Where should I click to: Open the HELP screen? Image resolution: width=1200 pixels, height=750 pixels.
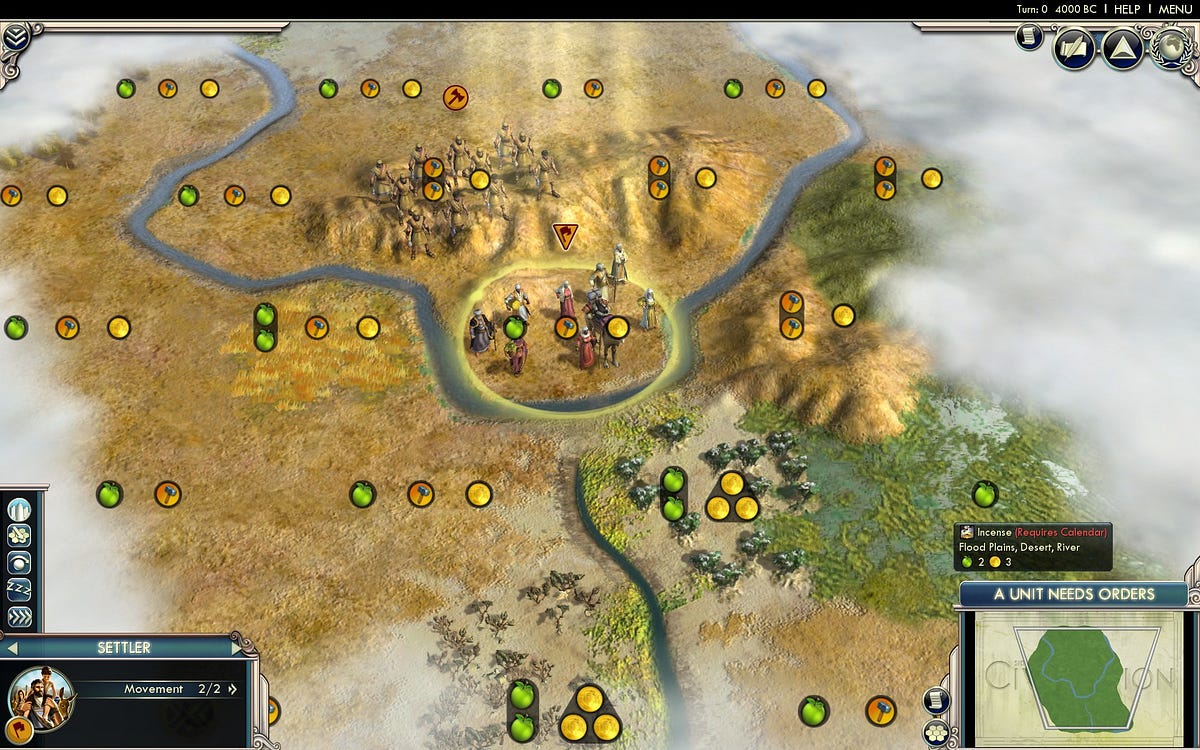click(x=1127, y=9)
